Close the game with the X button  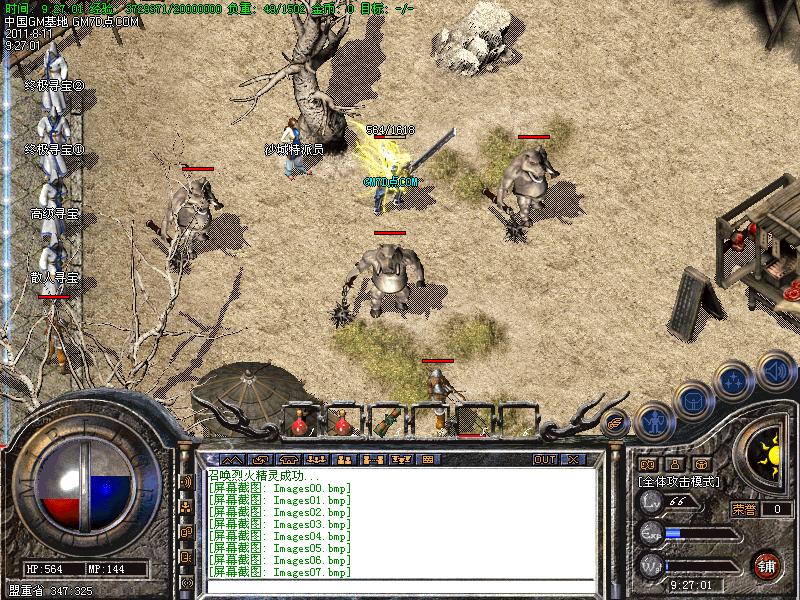tap(573, 460)
